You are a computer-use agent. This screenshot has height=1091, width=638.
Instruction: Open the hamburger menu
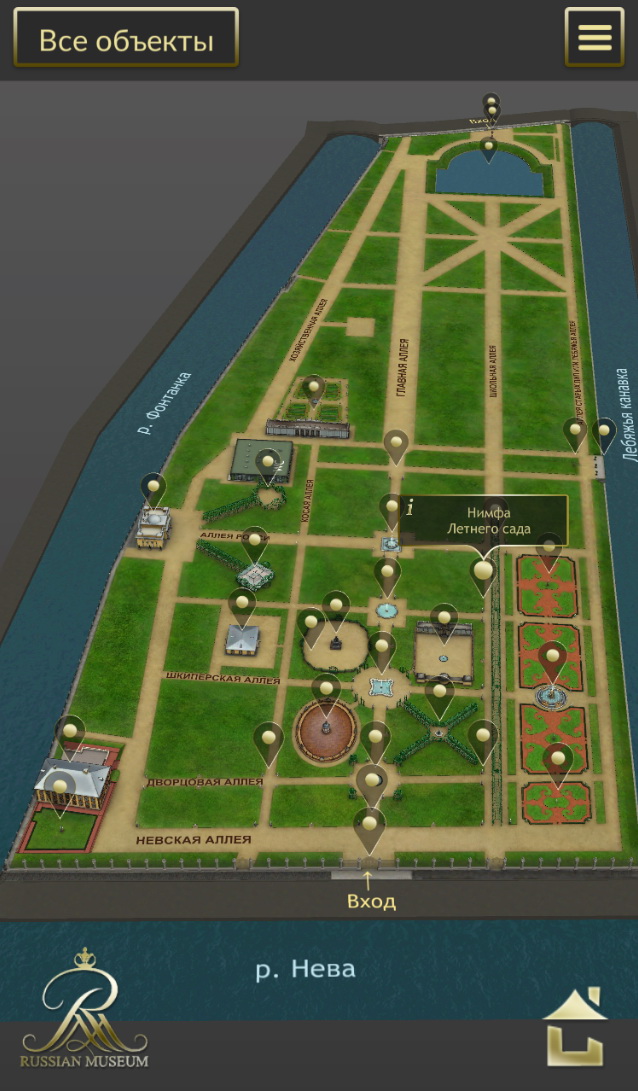pyautogui.click(x=594, y=38)
